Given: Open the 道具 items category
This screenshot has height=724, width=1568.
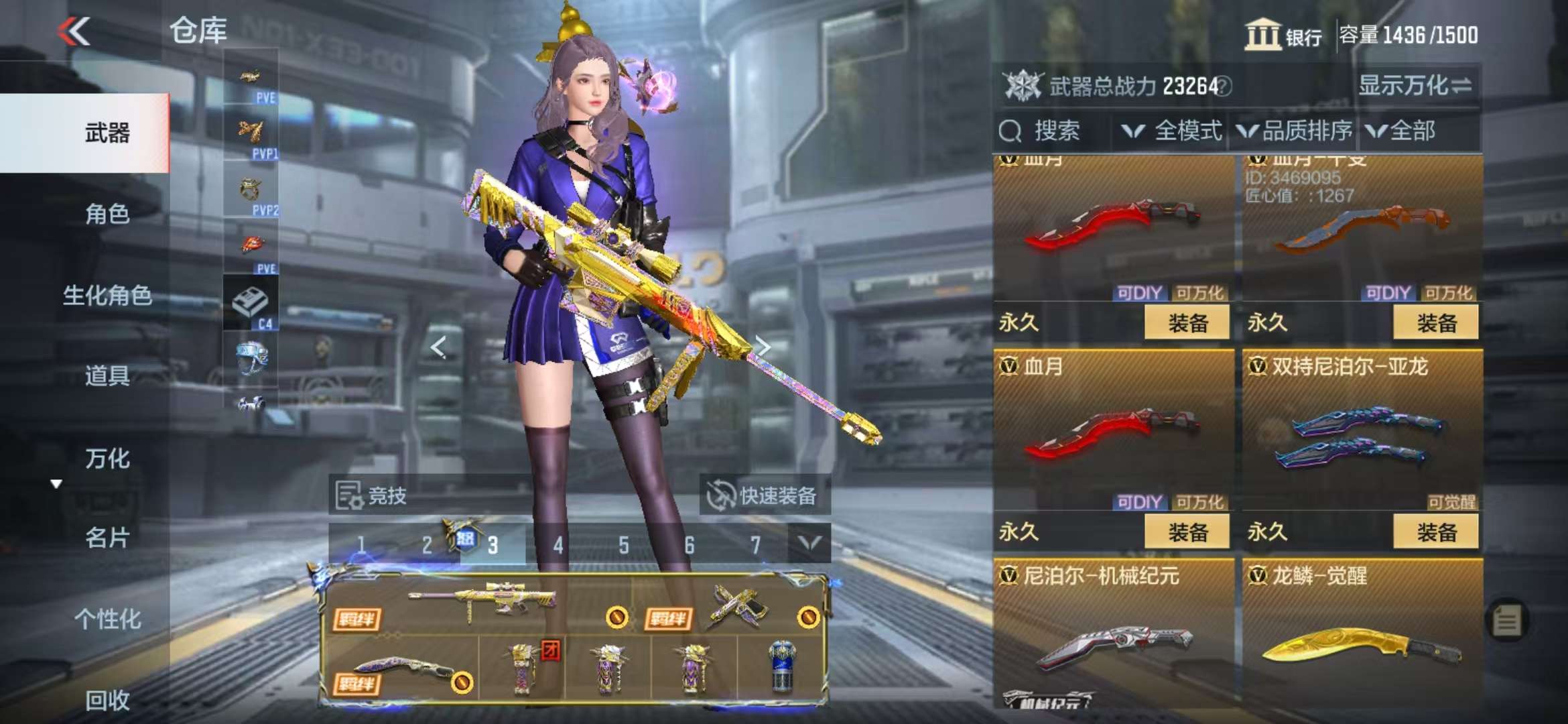Looking at the screenshot, I should tap(107, 375).
